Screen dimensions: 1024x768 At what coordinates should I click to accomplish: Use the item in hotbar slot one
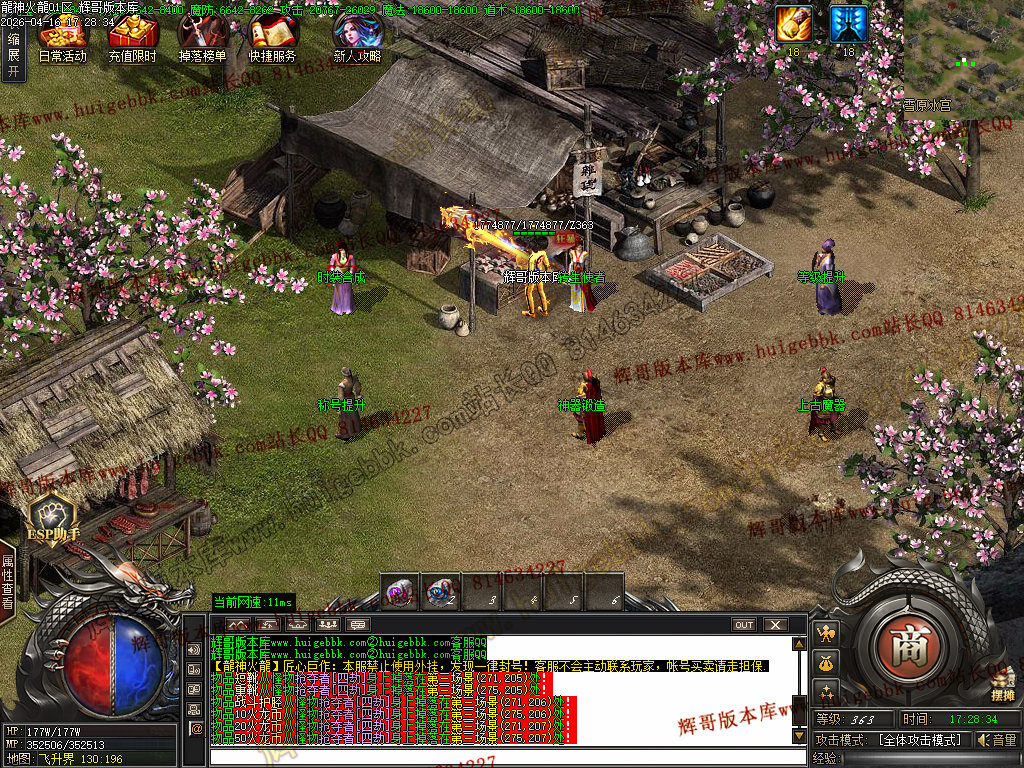pyautogui.click(x=400, y=592)
